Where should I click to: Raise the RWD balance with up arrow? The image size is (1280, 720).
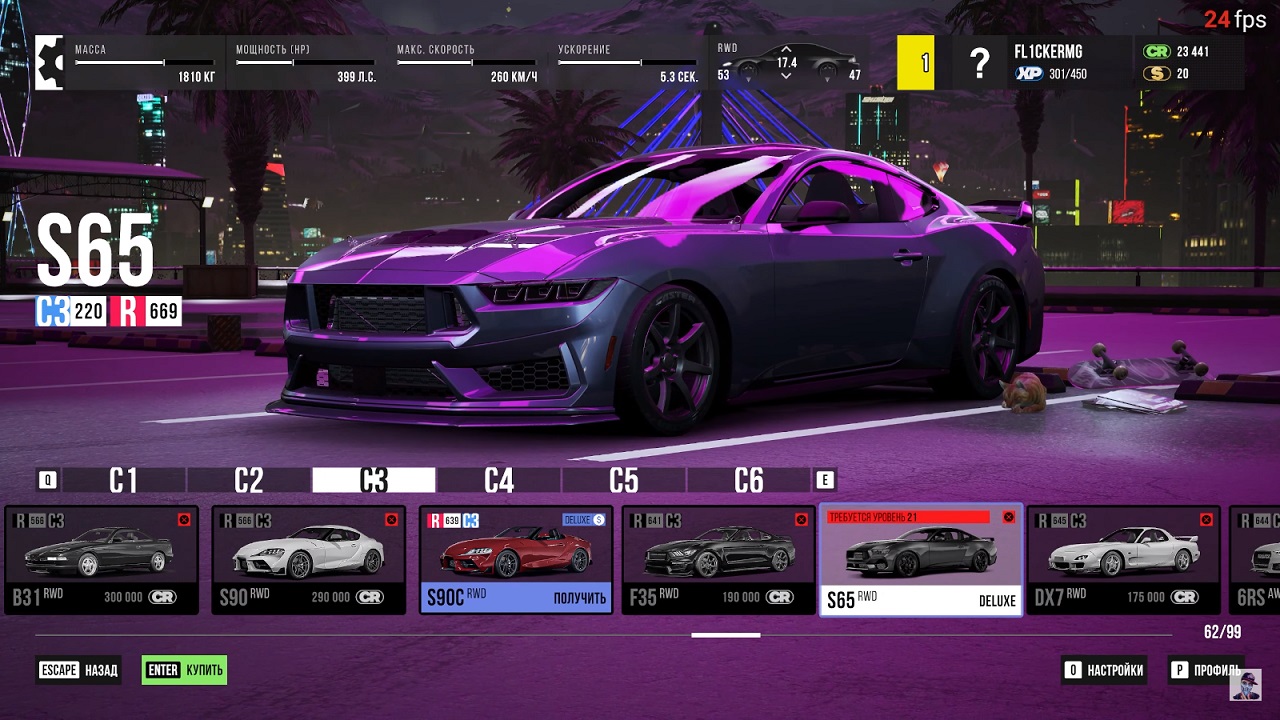786,49
